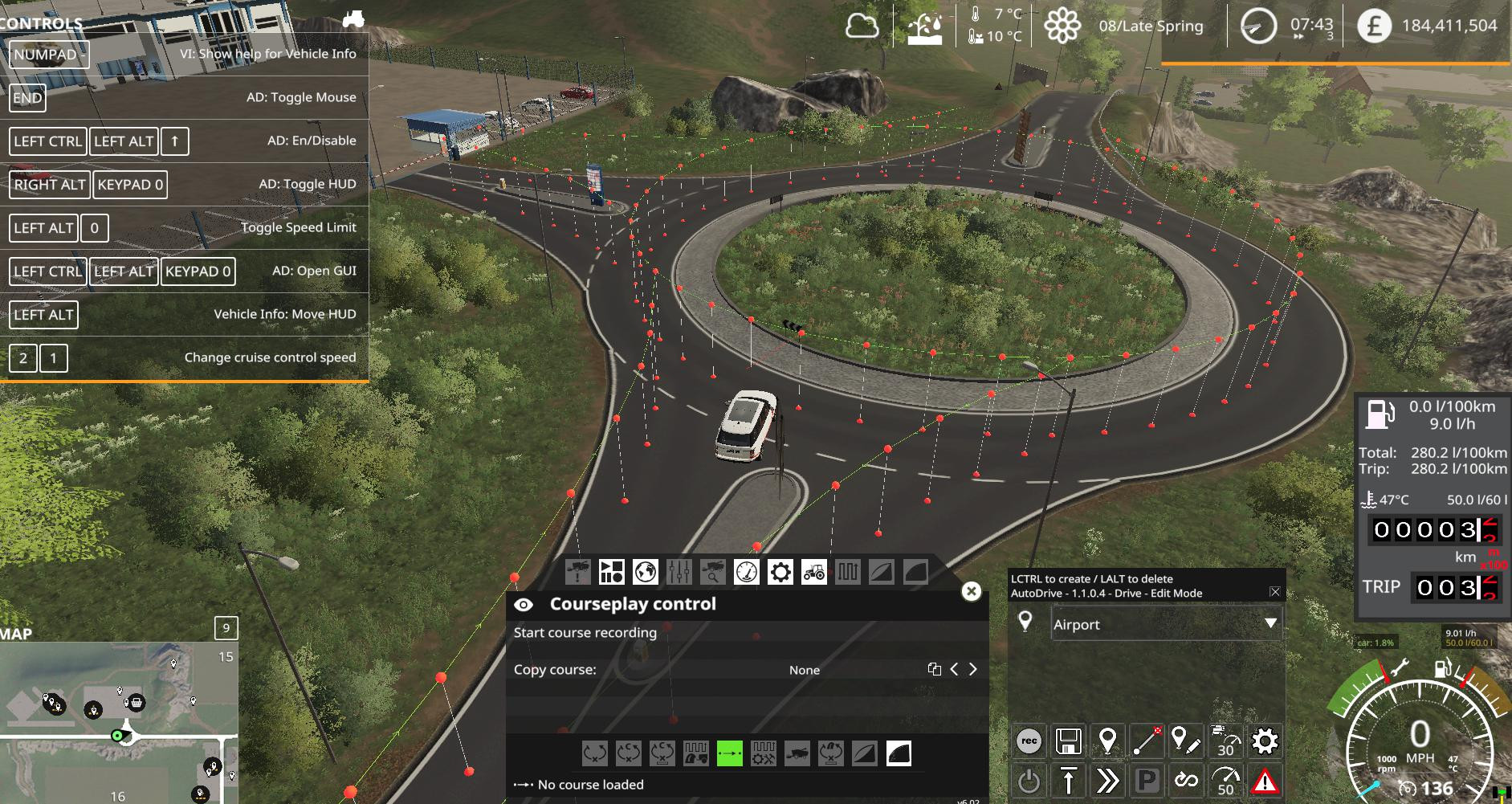1512x804 pixels.
Task: Toggle Courseplay HUD visibility with eye icon
Action: (x=524, y=604)
